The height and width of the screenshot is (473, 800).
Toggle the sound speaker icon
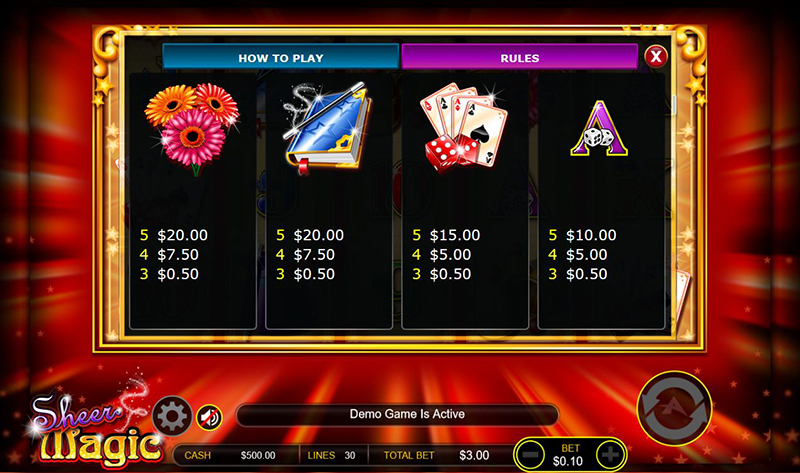(209, 415)
